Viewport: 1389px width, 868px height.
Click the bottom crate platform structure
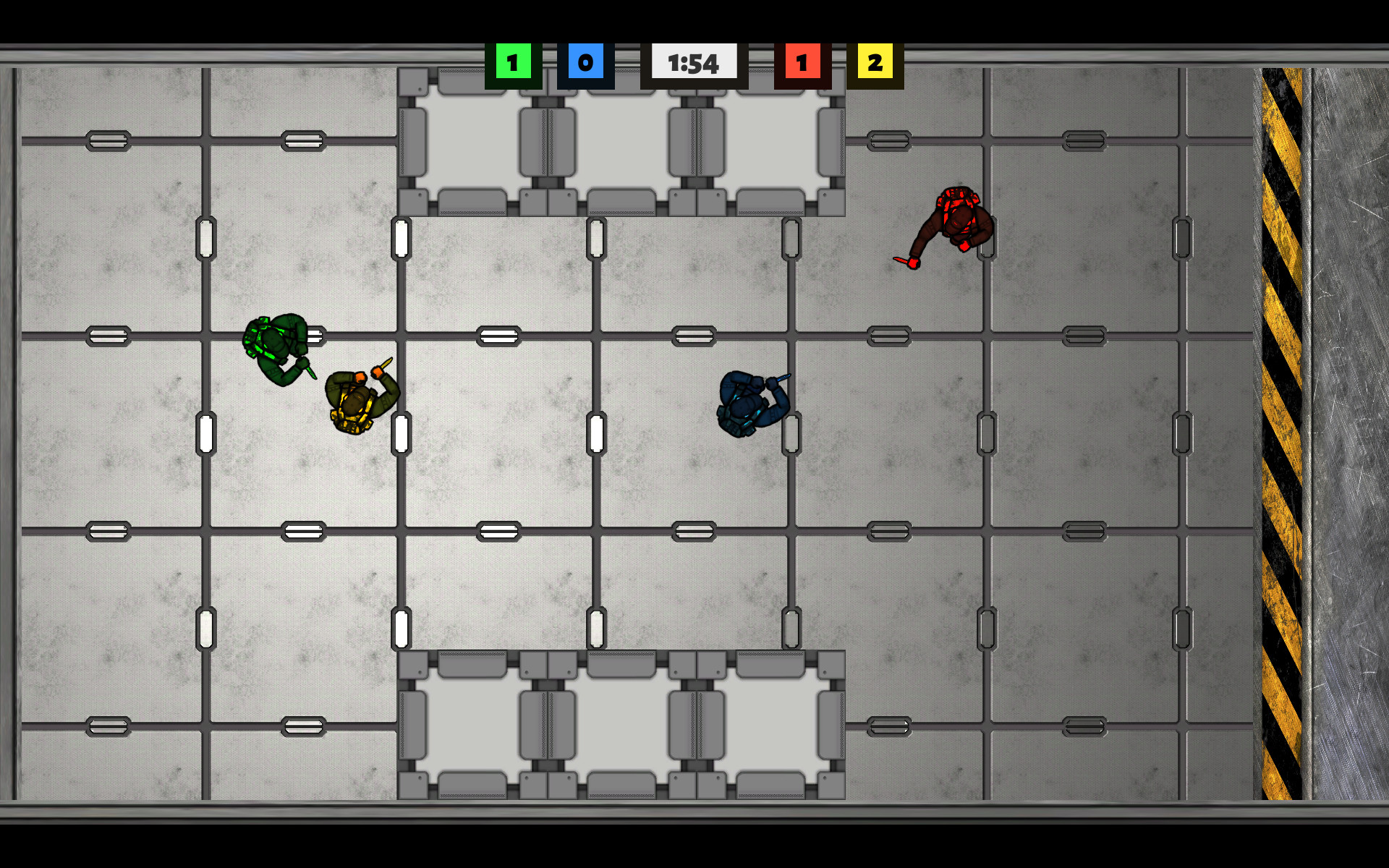[622, 723]
